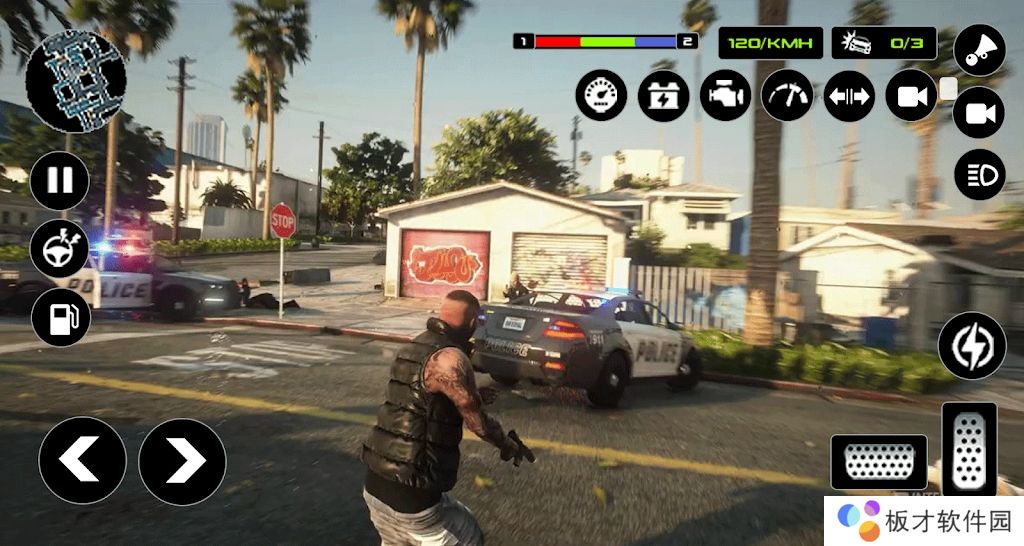Viewport: 1024px width, 546px height.
Task: Hit the wide brake pedal
Action: (x=879, y=463)
